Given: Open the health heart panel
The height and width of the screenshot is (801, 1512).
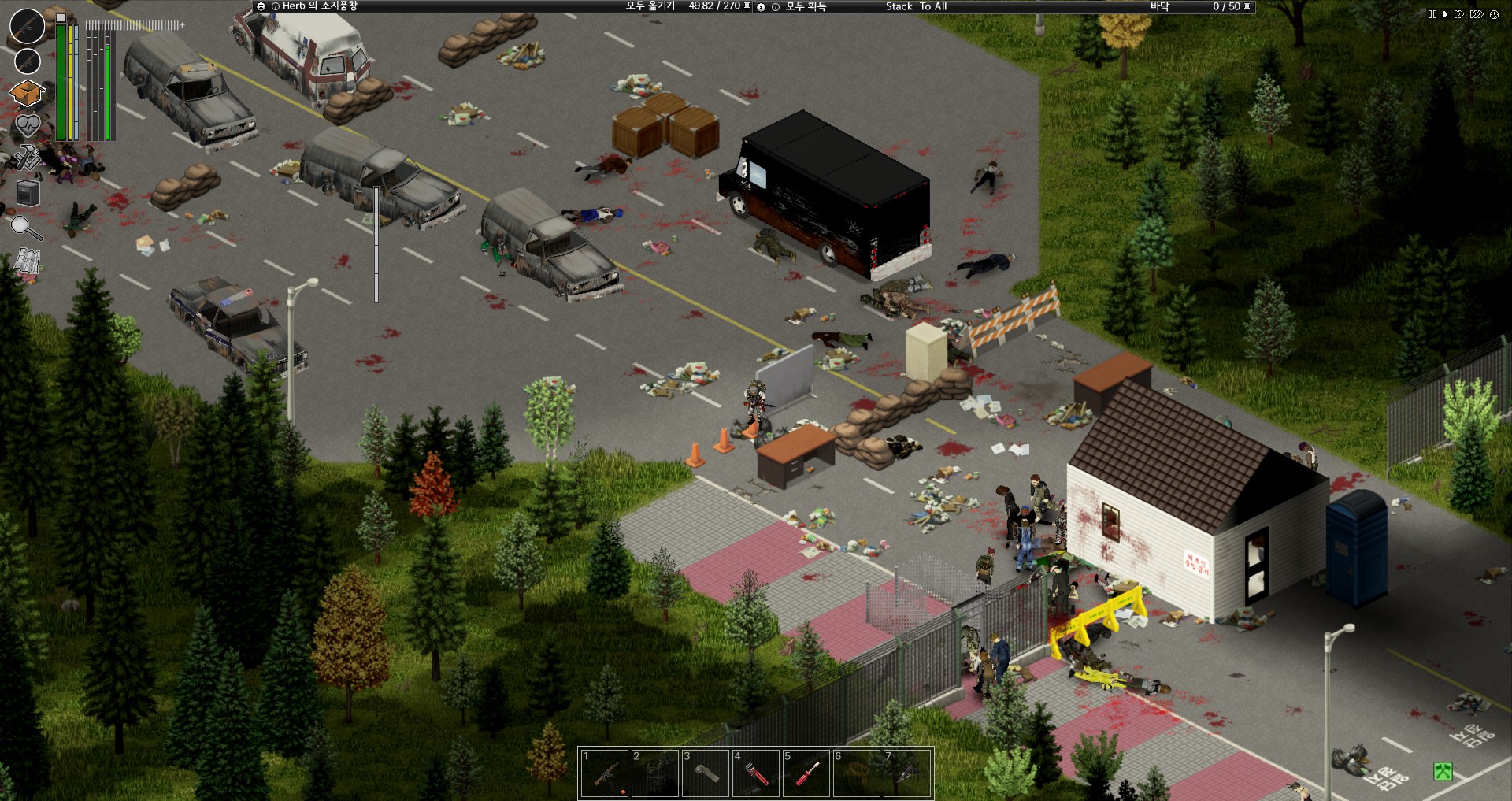Looking at the screenshot, I should (x=27, y=125).
